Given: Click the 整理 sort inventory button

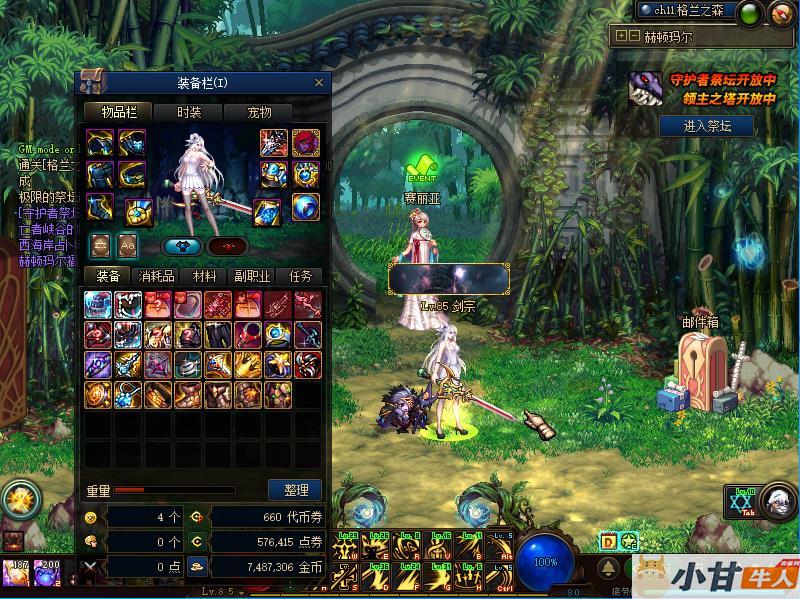Looking at the screenshot, I should 296,490.
